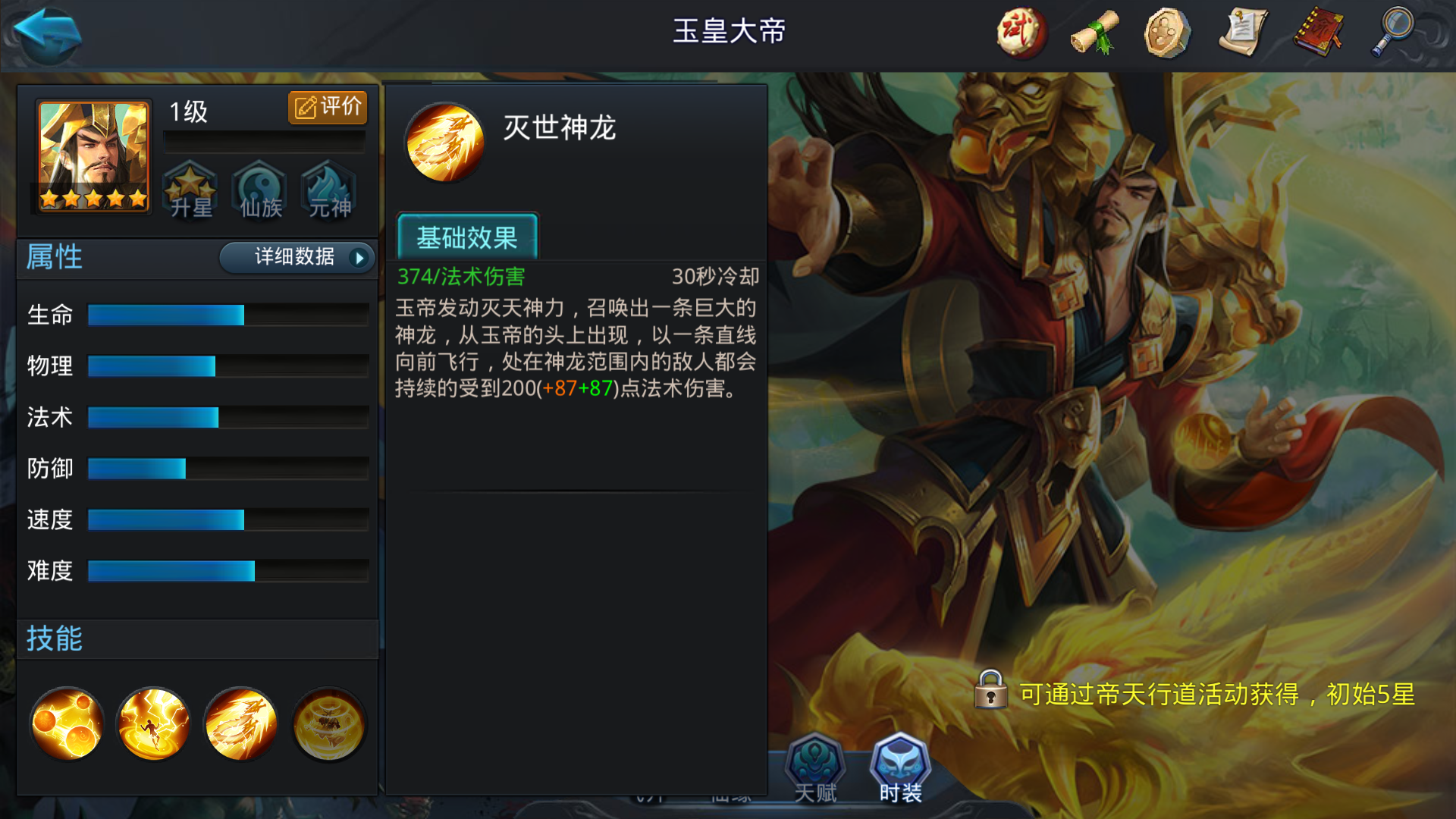Click the fourth flame vortex skill icon
This screenshot has height=819, width=1456.
click(x=328, y=724)
